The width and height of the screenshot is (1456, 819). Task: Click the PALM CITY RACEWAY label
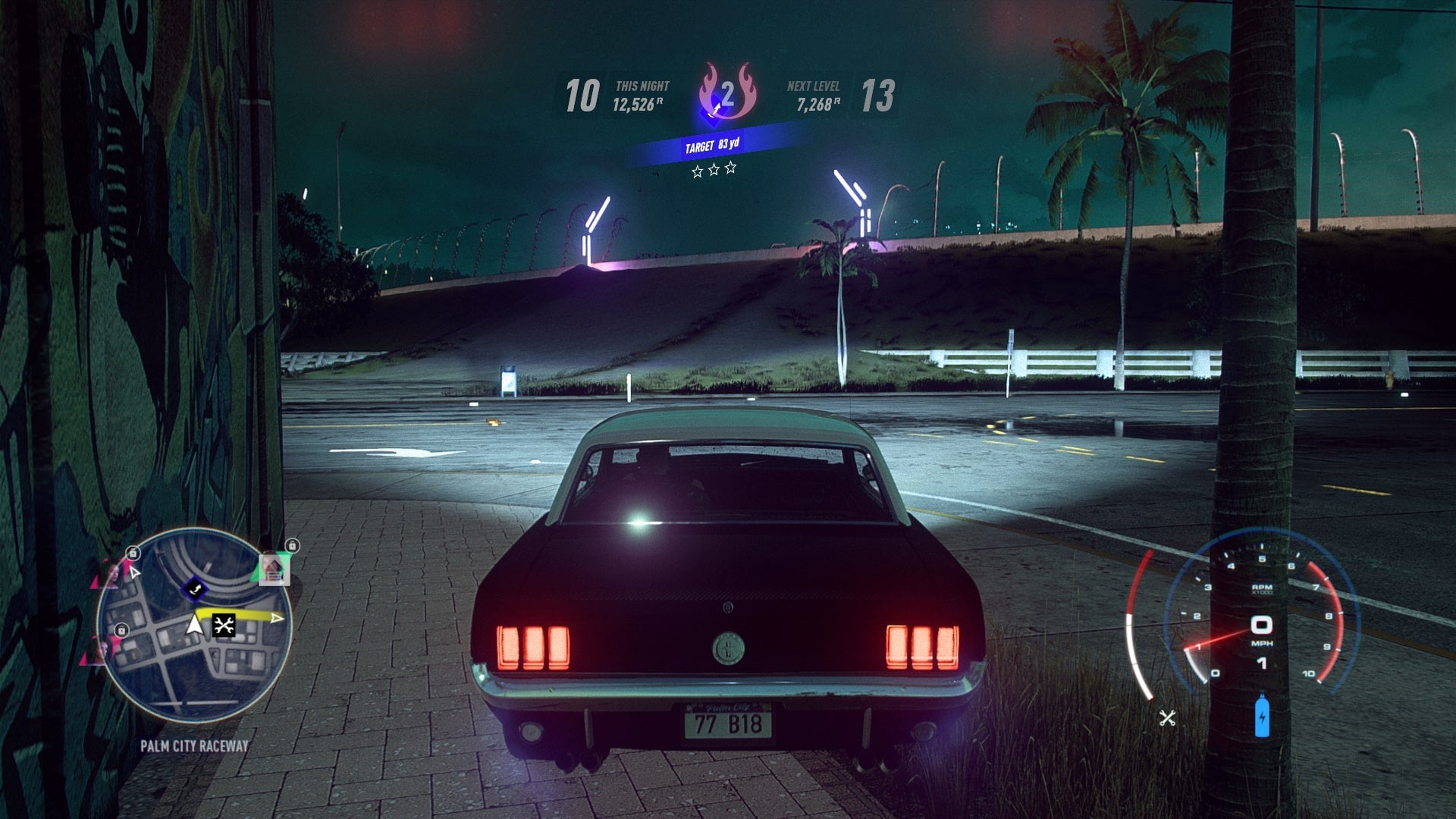(194, 745)
